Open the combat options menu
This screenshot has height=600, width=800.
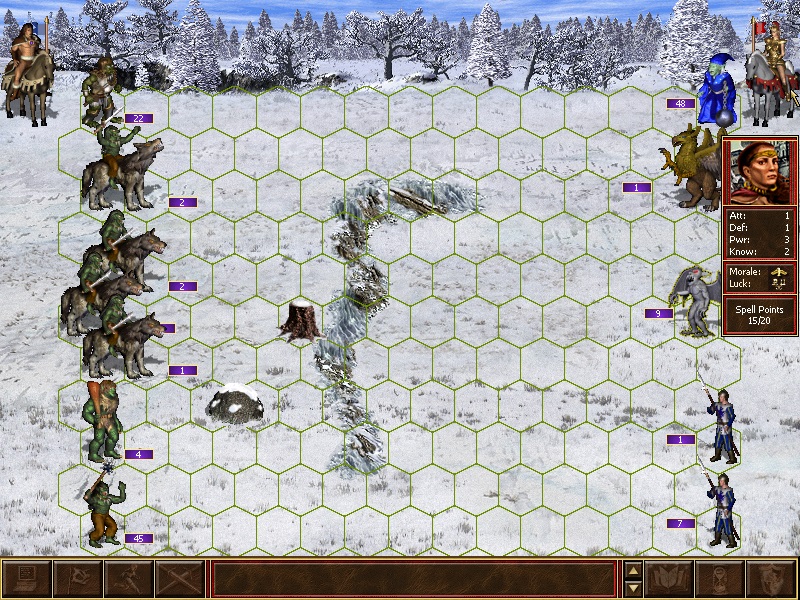[x=27, y=579]
